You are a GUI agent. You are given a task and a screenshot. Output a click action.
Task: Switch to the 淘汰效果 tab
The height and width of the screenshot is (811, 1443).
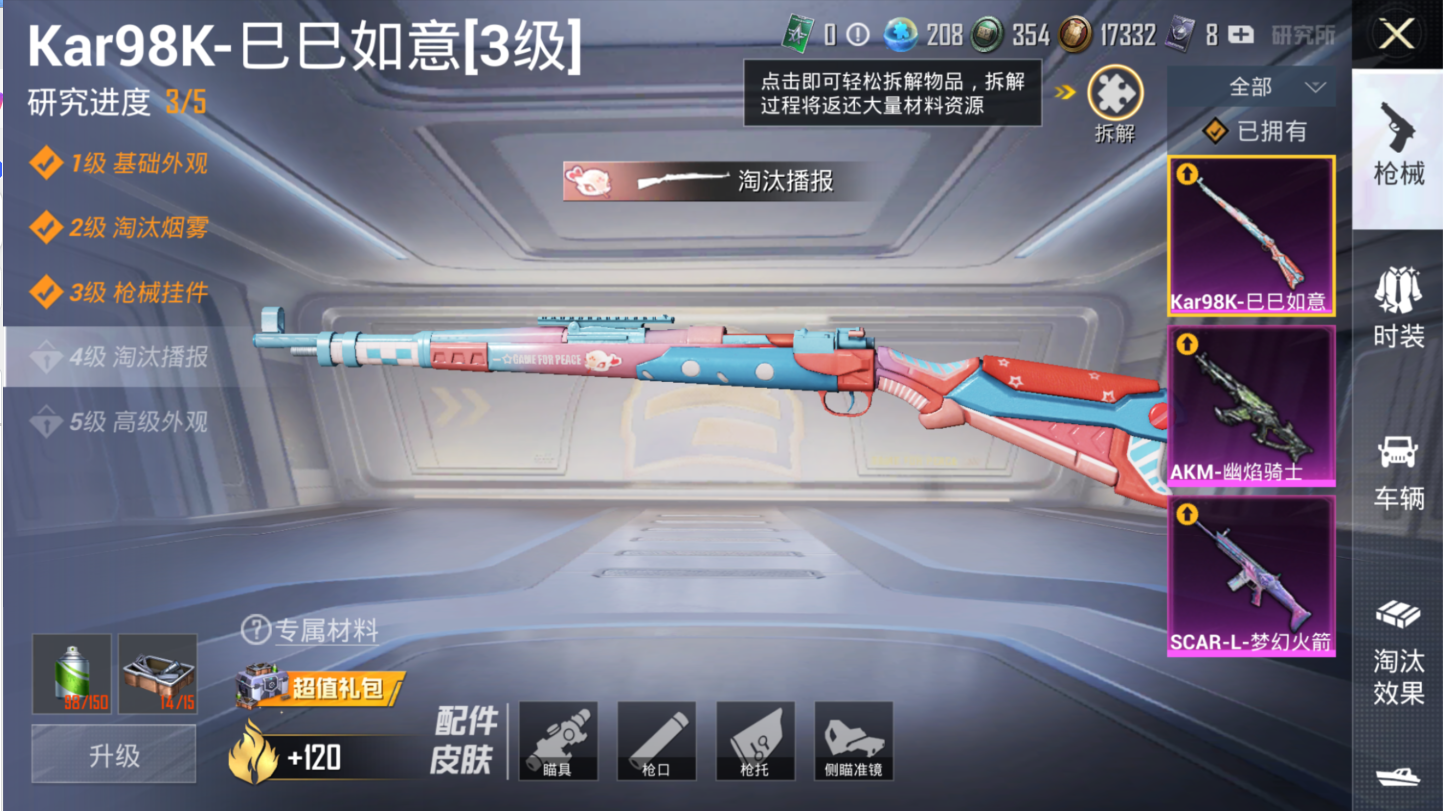tap(1398, 650)
